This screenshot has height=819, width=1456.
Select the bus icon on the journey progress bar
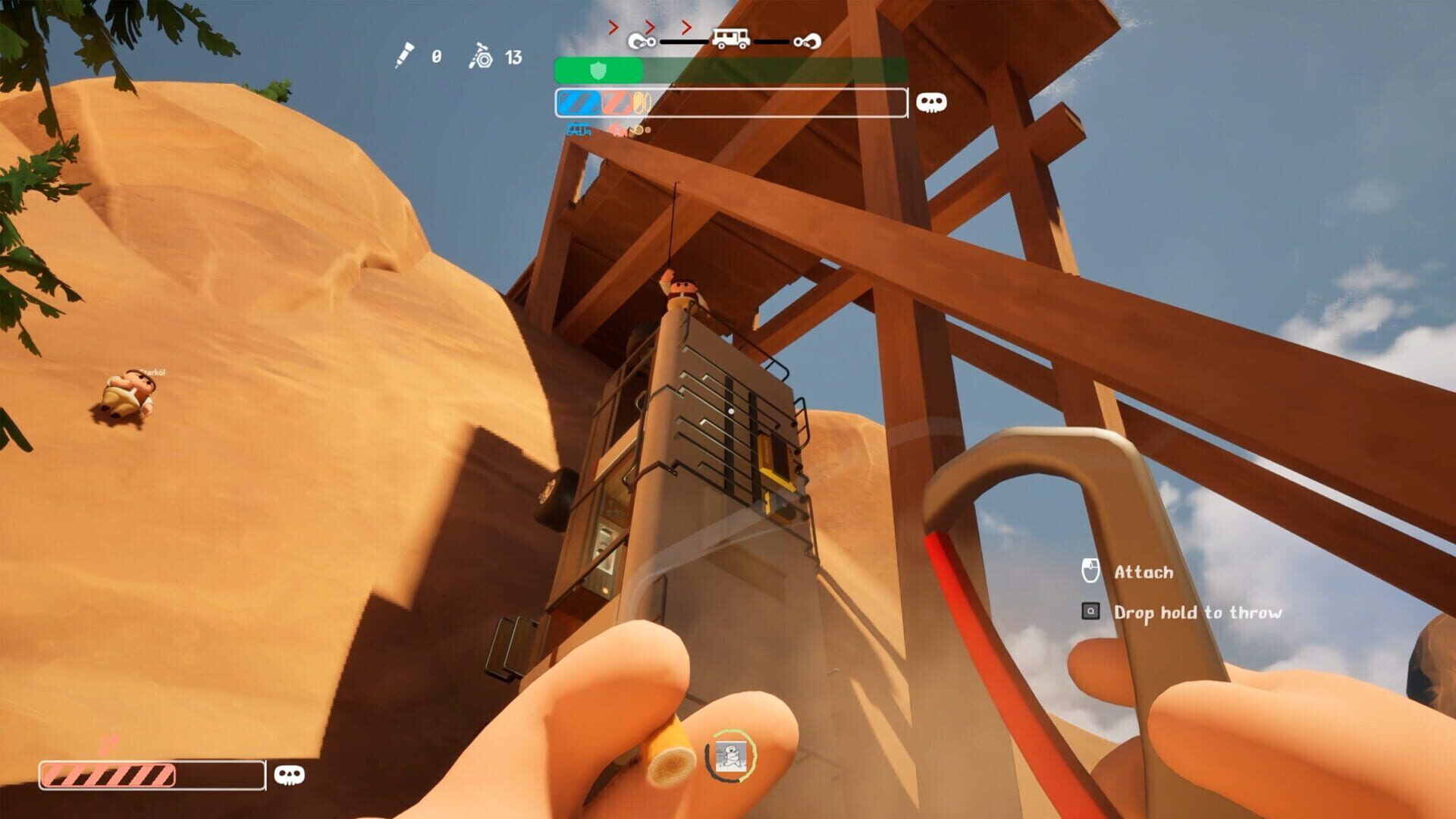730,38
